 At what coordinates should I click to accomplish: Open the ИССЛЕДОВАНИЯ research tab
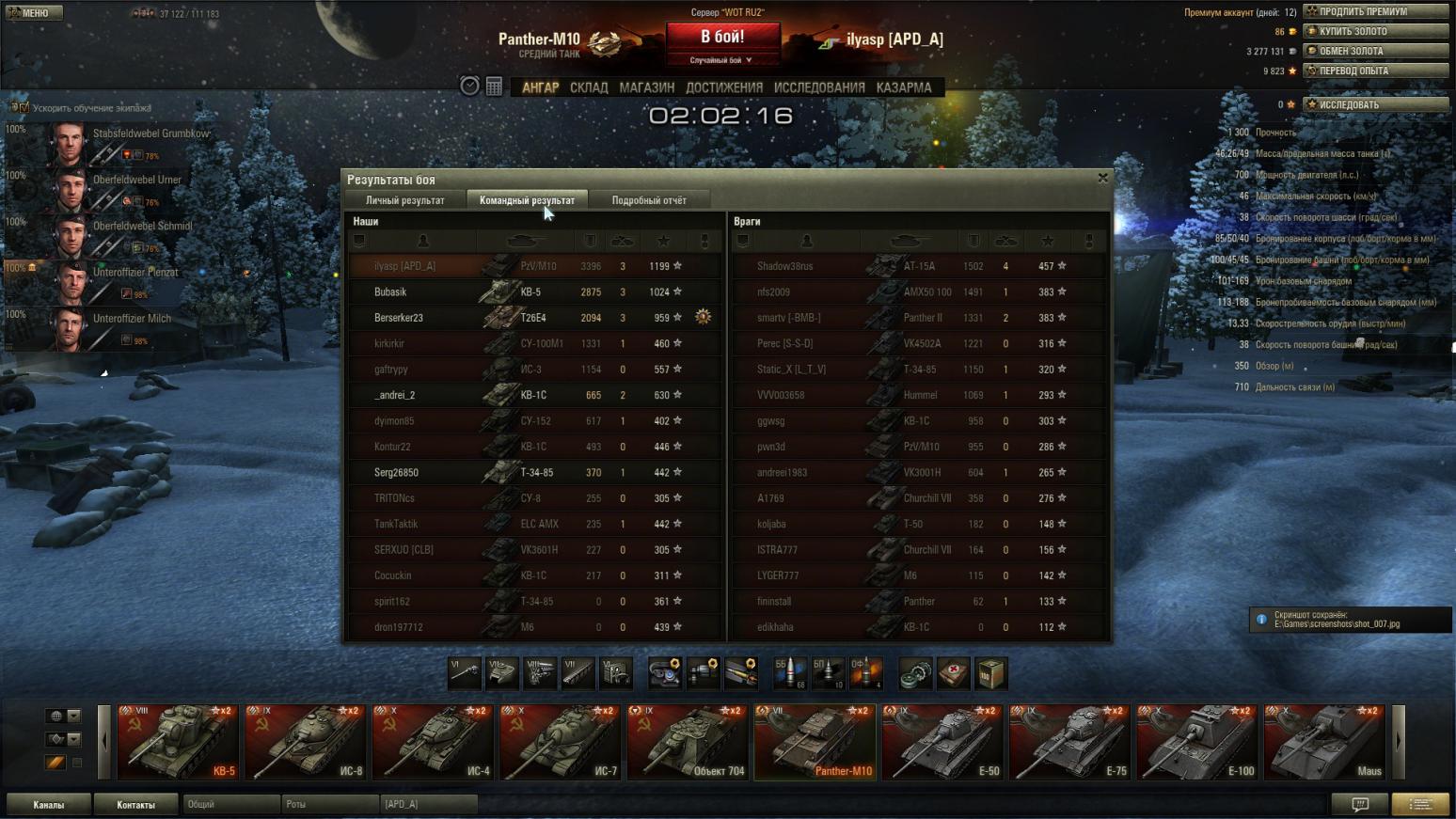pos(818,87)
